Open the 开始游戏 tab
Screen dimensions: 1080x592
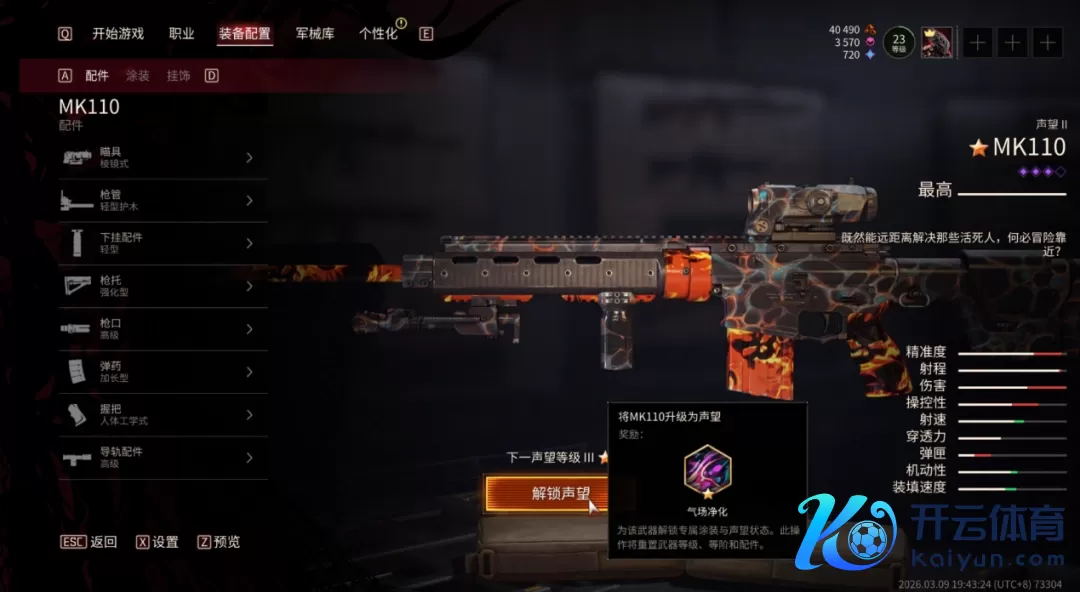click(x=118, y=34)
